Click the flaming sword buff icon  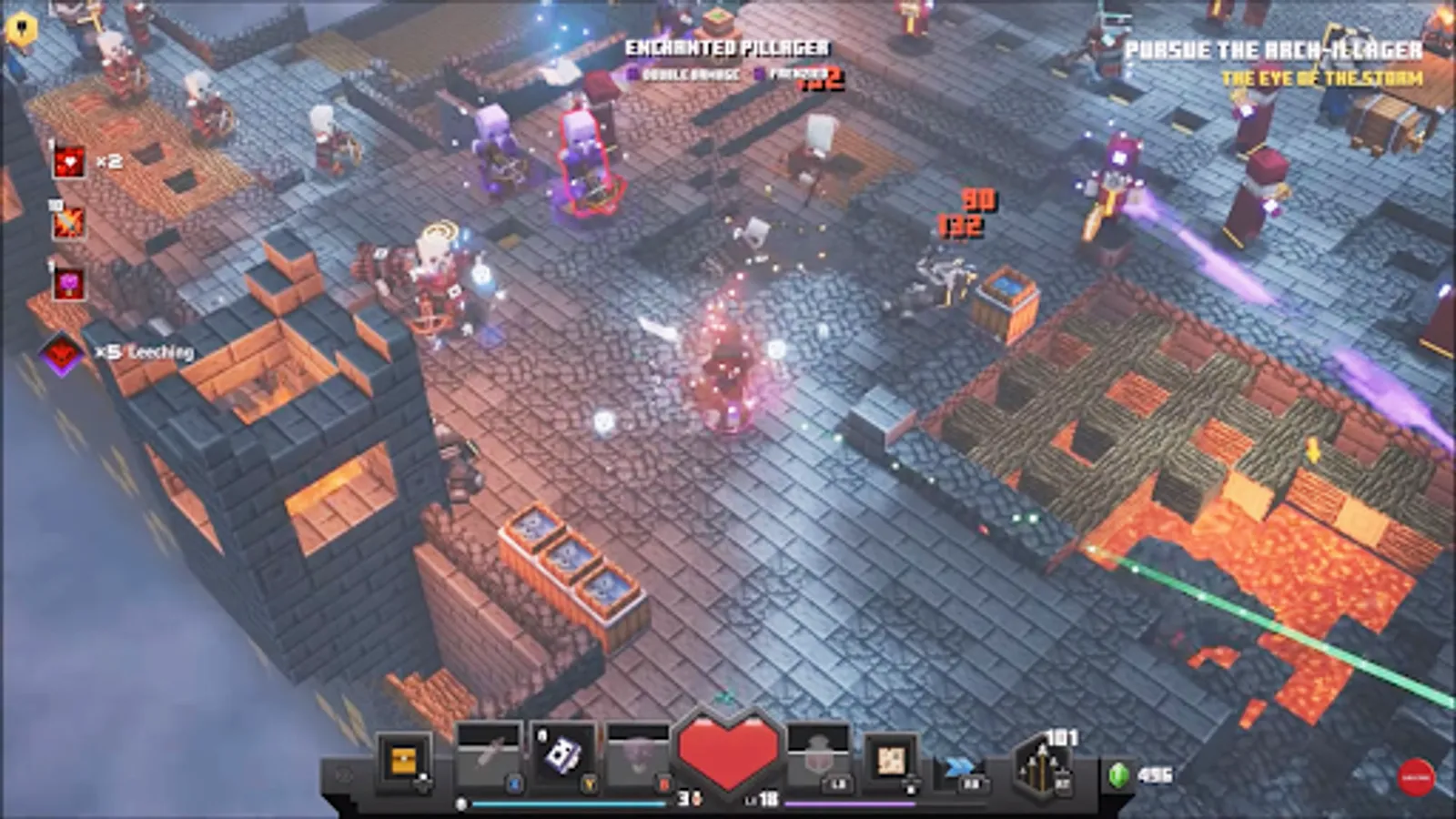[67, 224]
